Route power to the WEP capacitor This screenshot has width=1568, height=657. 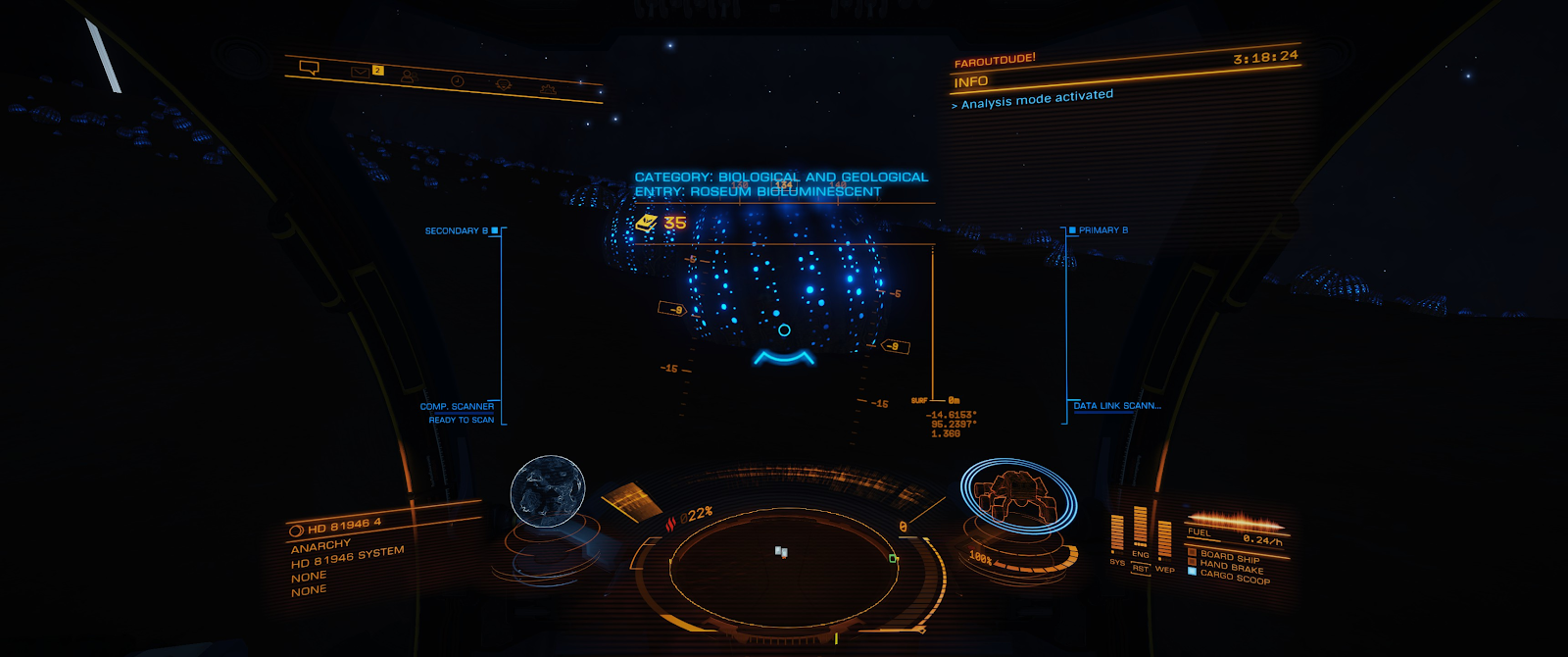tap(1164, 541)
